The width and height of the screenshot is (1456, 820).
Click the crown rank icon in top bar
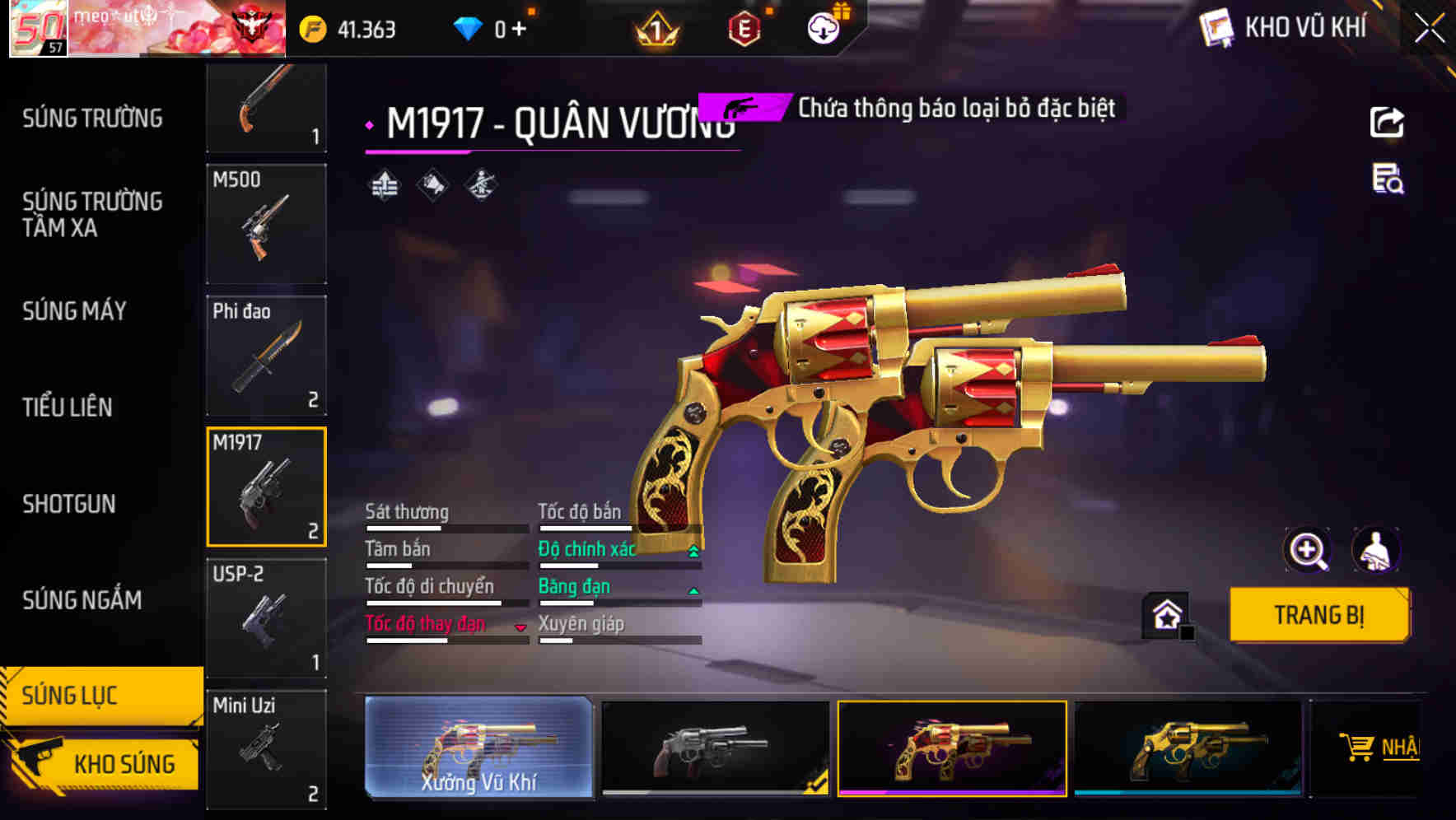coord(653,26)
